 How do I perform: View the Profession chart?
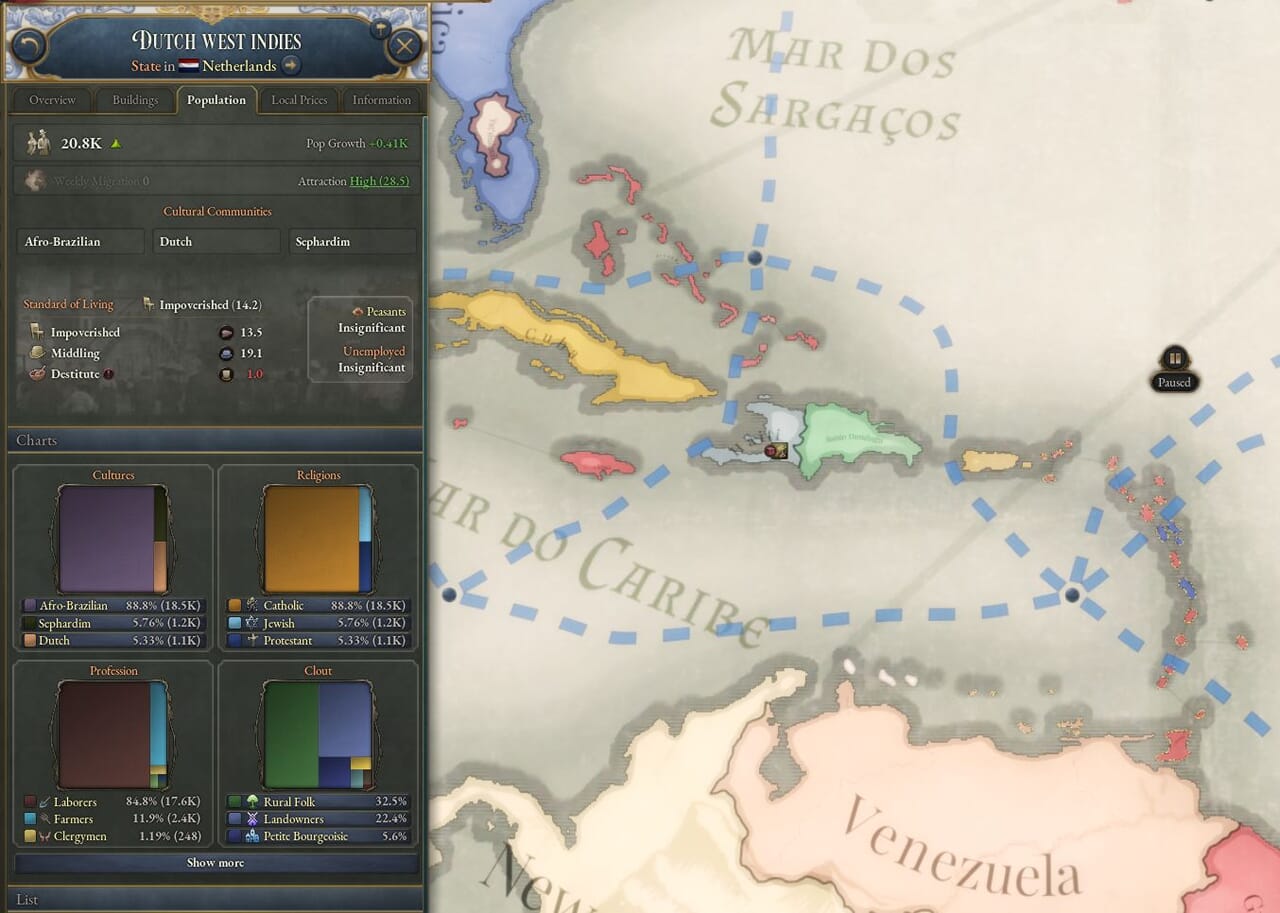click(113, 735)
